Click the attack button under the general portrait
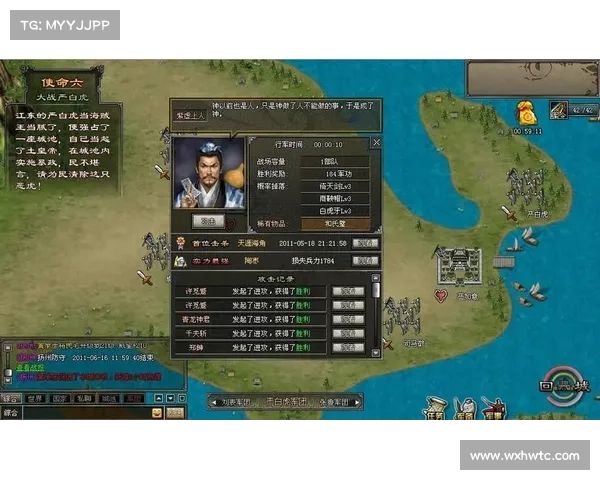 (x=208, y=220)
